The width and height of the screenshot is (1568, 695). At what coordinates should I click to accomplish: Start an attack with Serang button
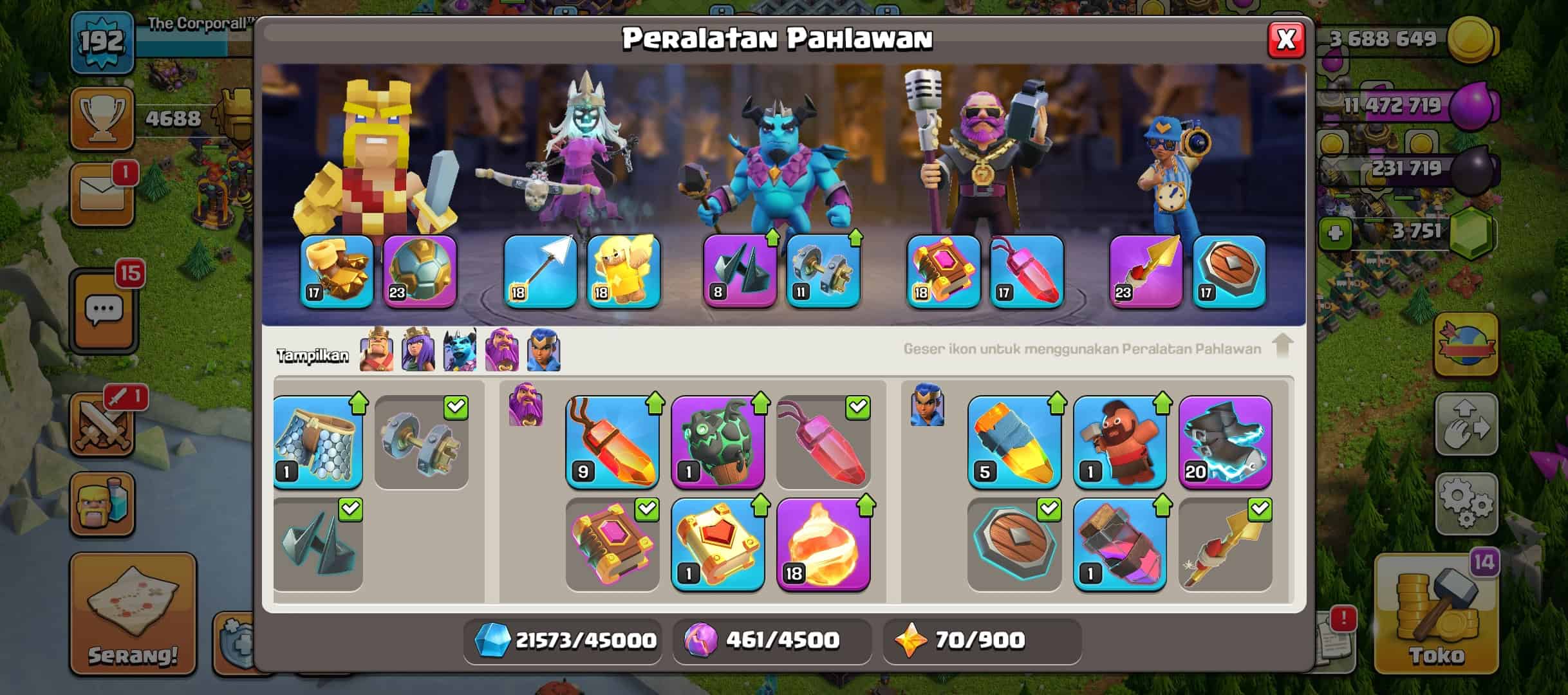point(133,615)
